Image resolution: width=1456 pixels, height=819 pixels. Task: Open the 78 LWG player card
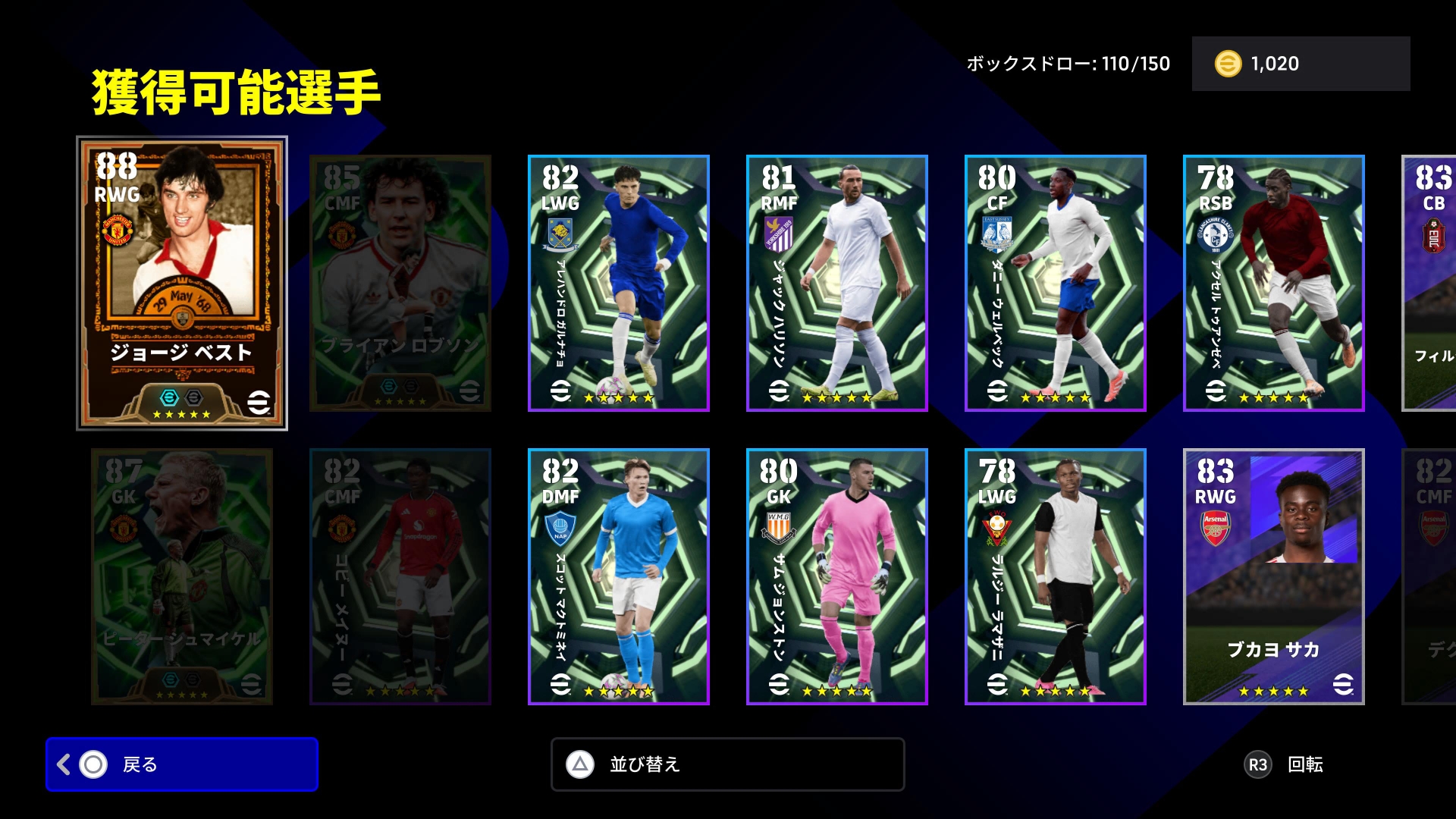1056,576
